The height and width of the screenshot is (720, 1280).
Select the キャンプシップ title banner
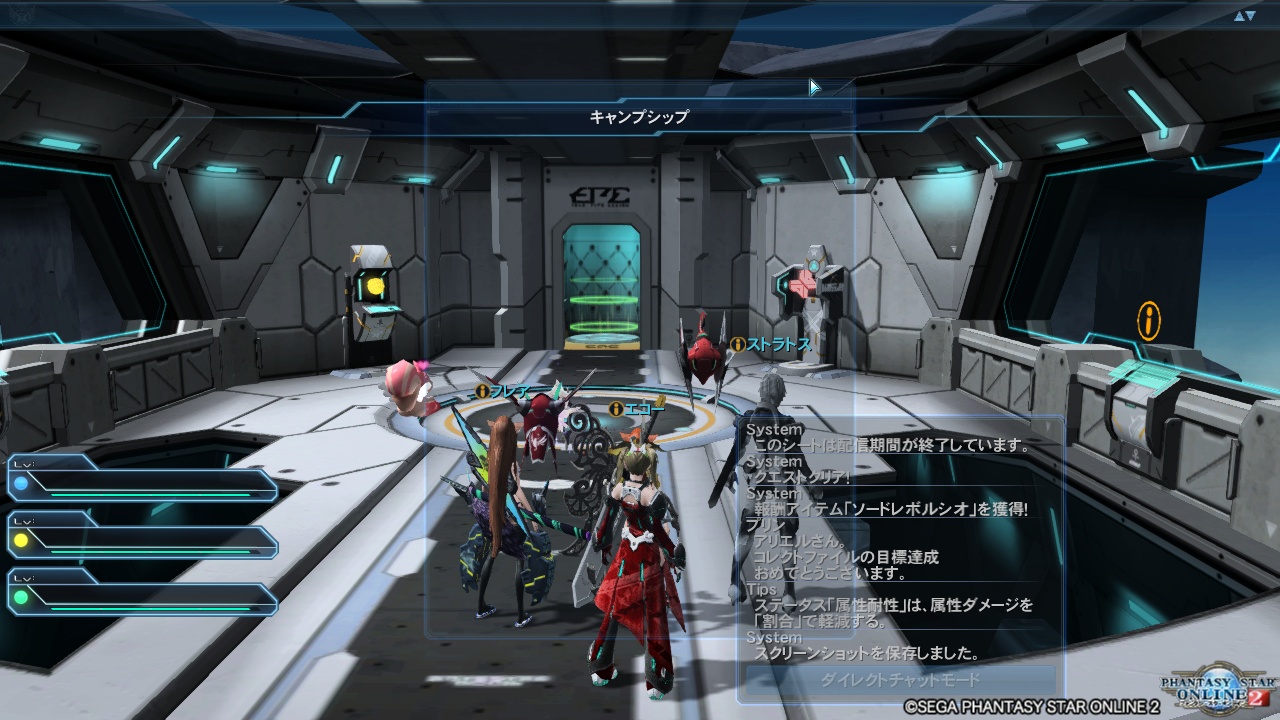point(640,115)
